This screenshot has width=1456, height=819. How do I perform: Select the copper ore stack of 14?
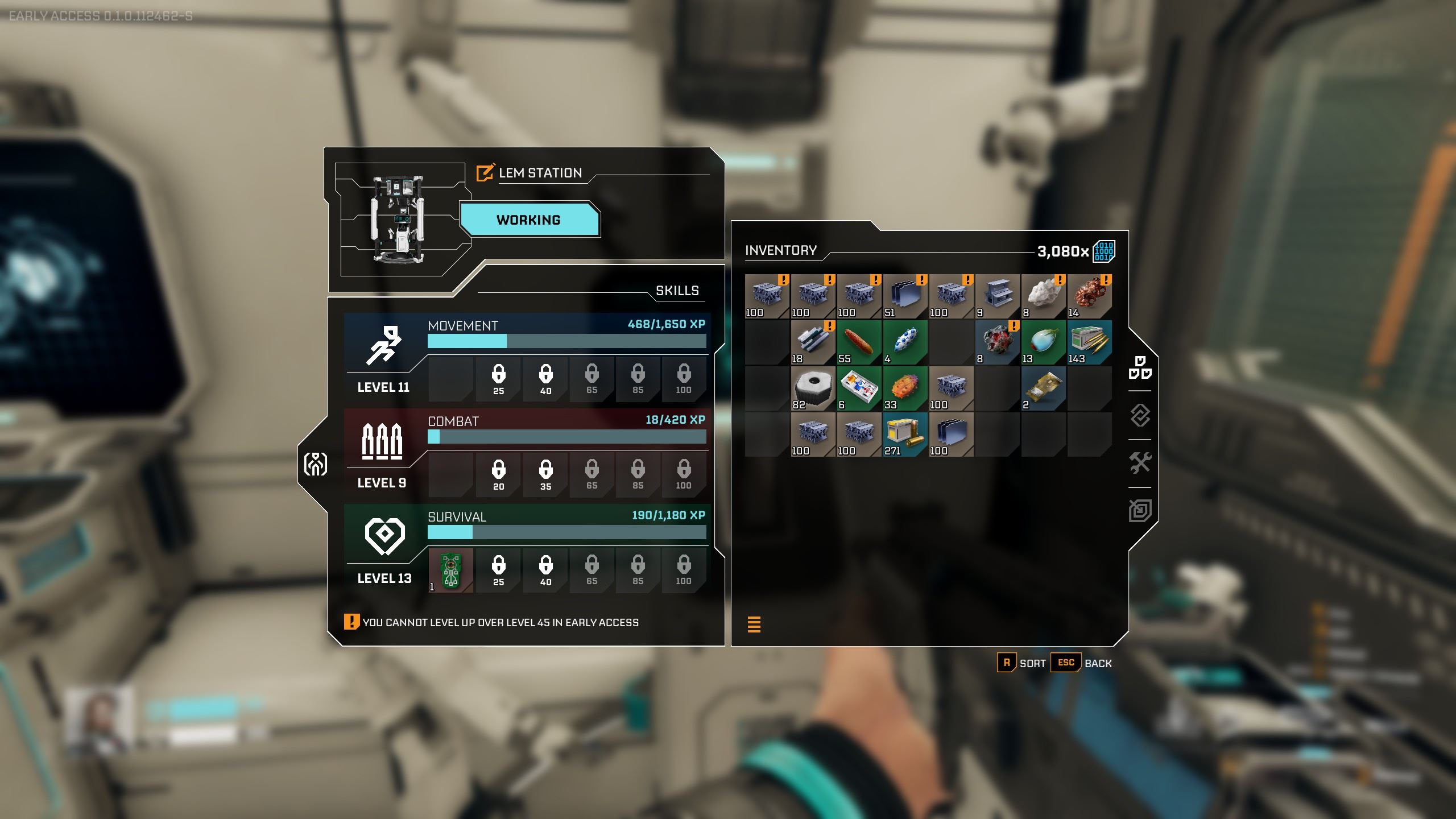coord(1090,296)
